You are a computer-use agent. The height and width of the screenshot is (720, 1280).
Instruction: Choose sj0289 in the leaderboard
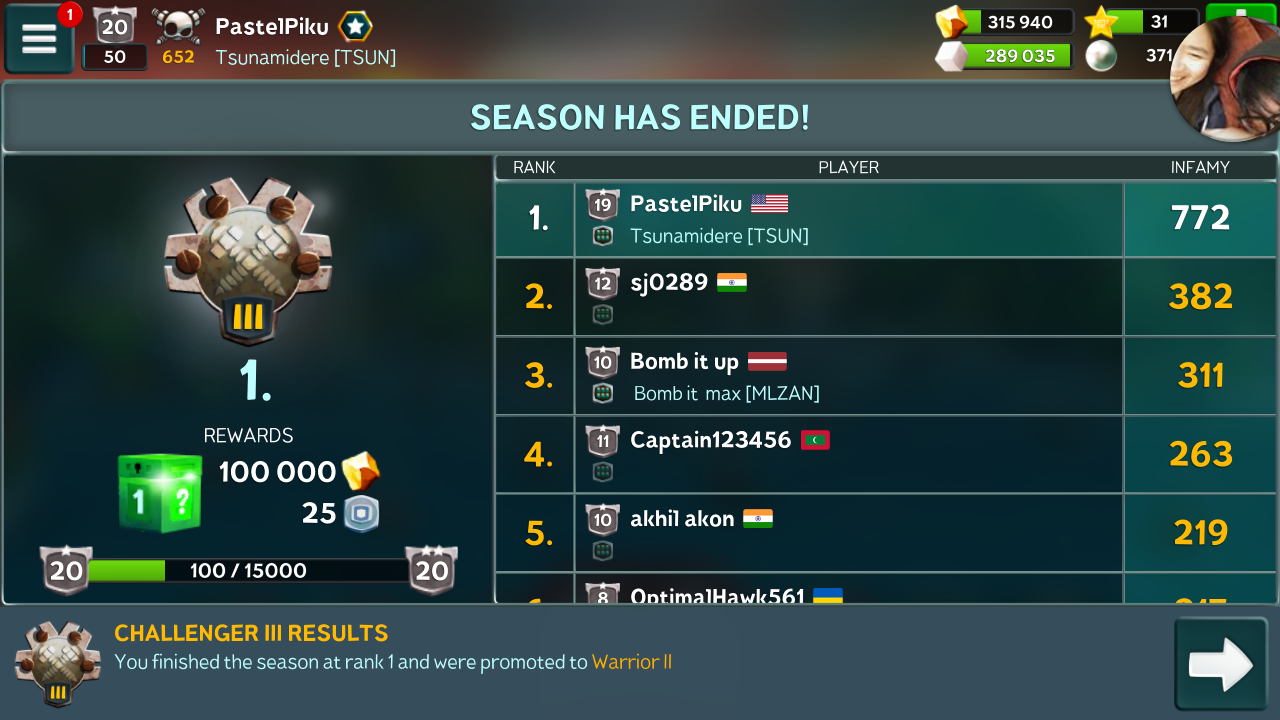848,297
